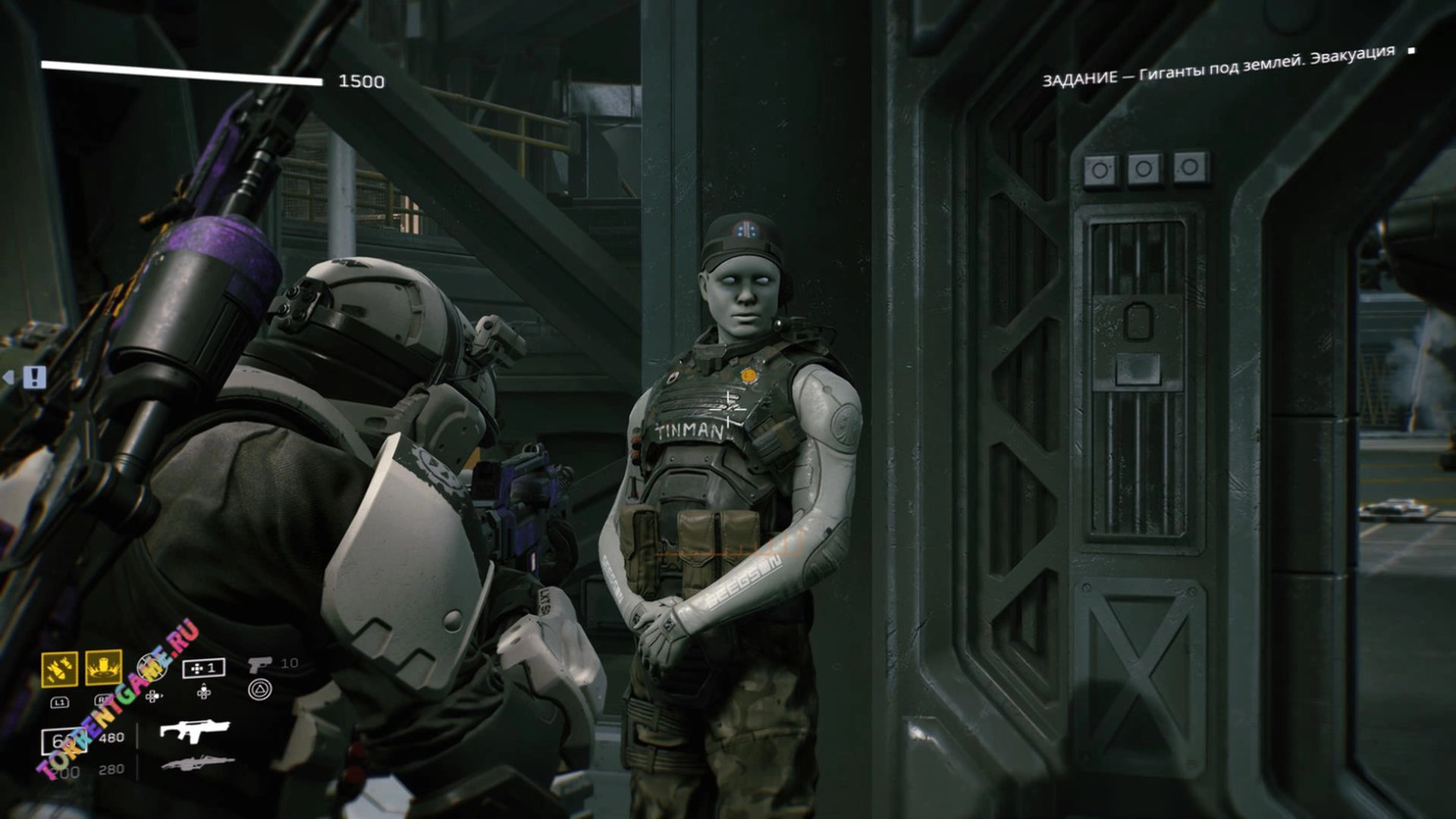The width and height of the screenshot is (1456, 819).
Task: Use the medkit item slot
Action: [x=203, y=668]
